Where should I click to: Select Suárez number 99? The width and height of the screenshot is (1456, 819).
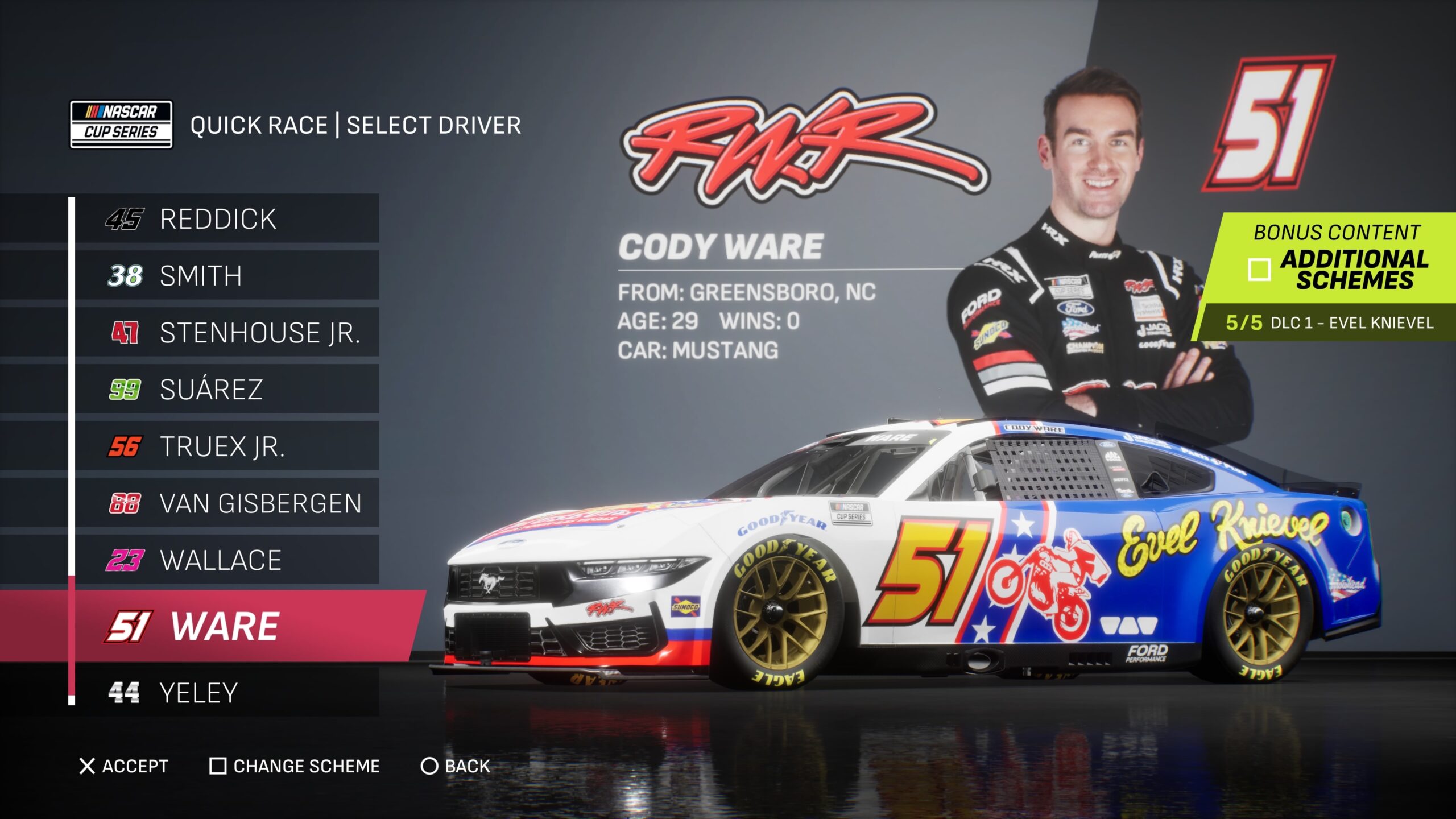point(211,390)
